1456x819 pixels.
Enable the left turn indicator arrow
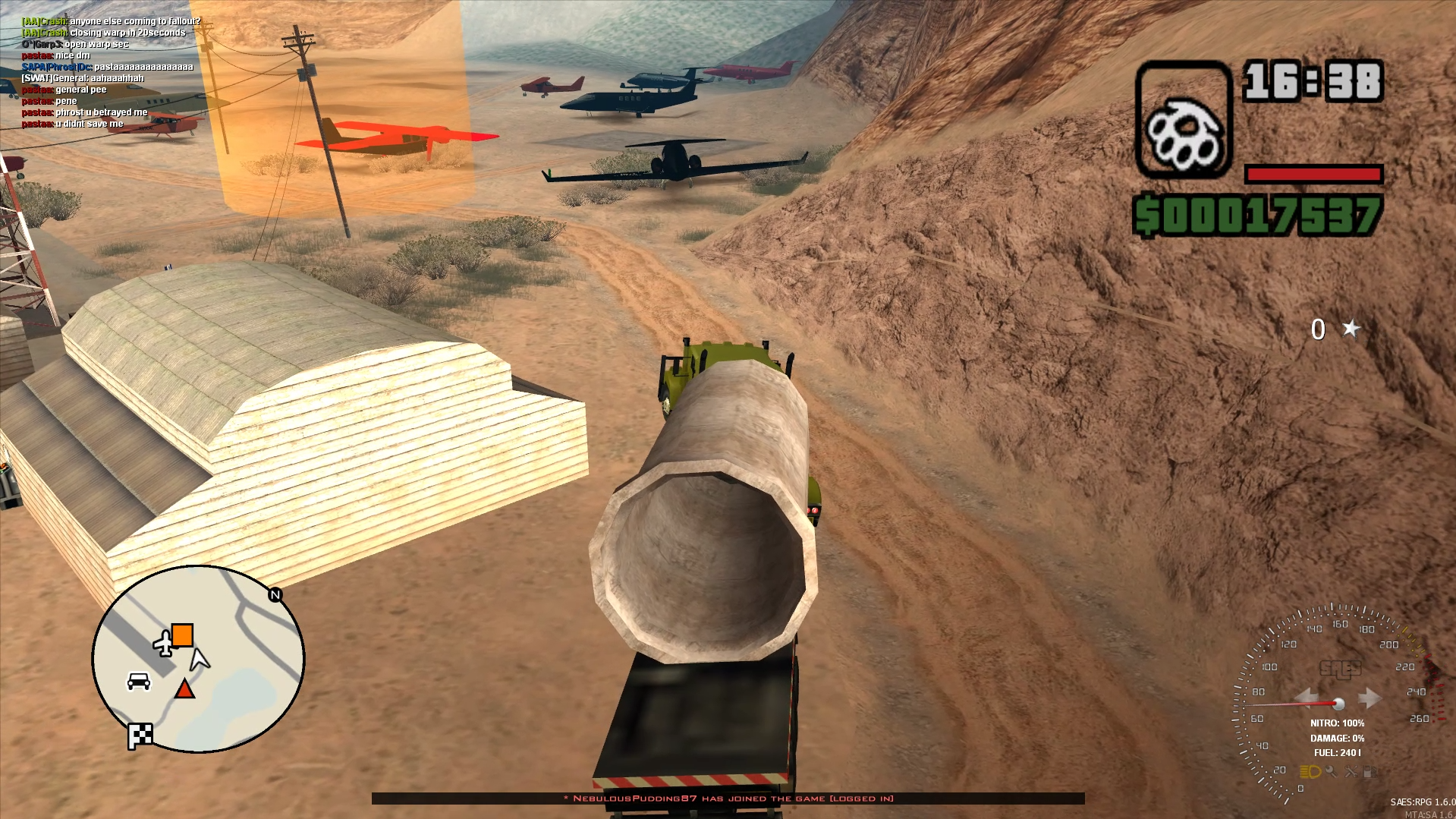point(1309,697)
